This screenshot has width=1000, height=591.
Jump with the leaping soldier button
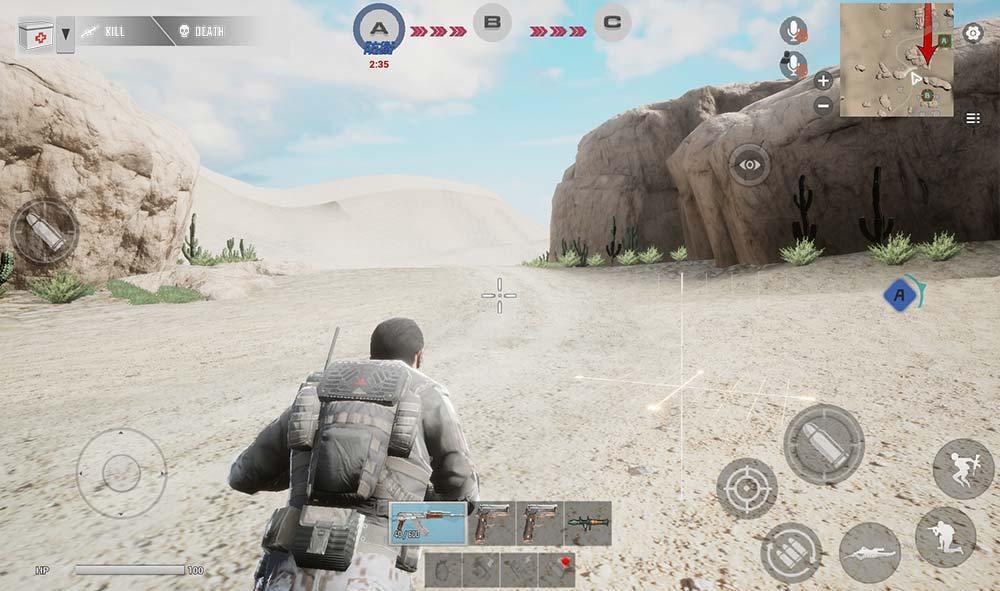pos(963,468)
